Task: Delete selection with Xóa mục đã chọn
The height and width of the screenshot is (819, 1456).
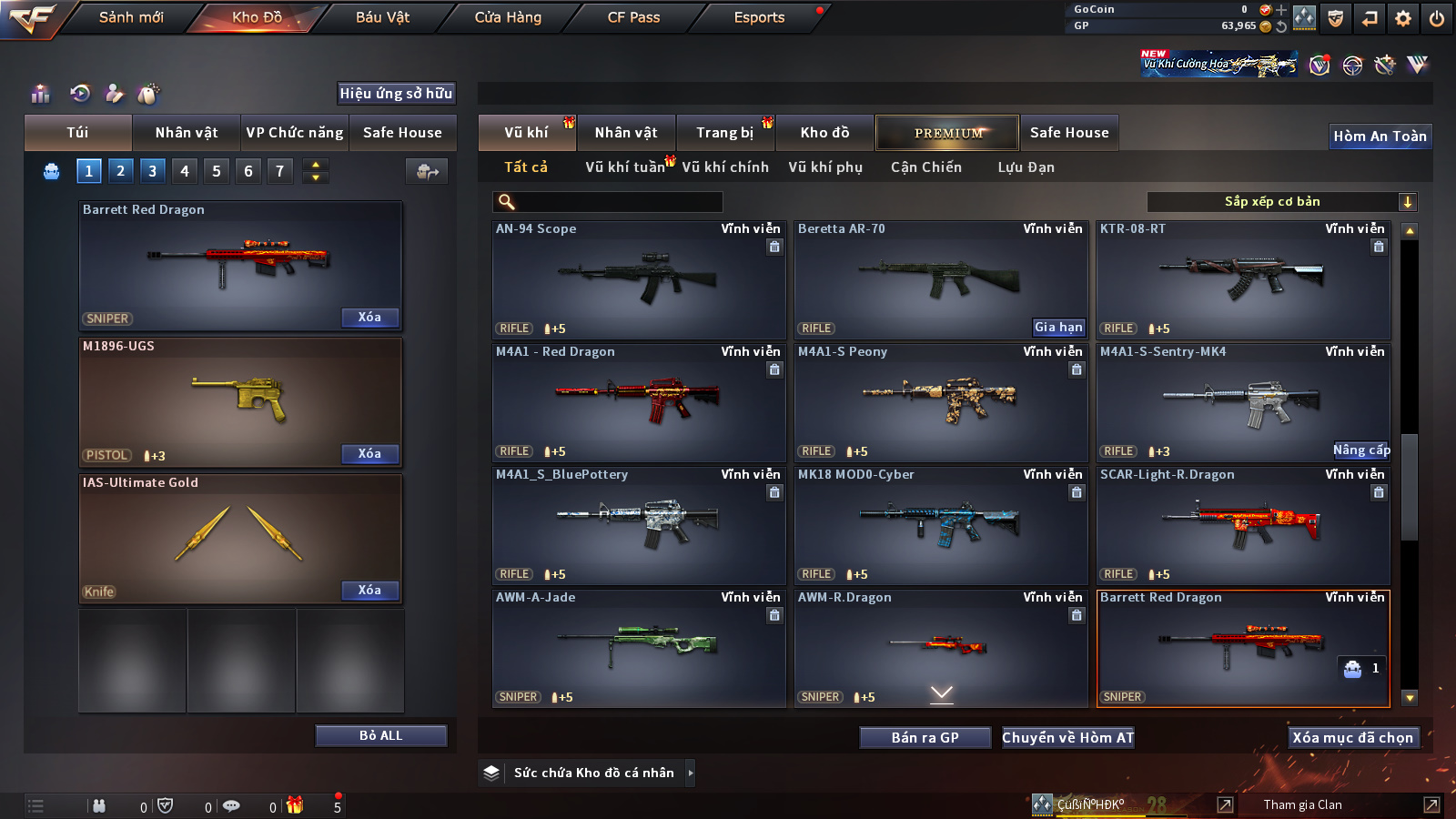Action: pyautogui.click(x=1352, y=737)
